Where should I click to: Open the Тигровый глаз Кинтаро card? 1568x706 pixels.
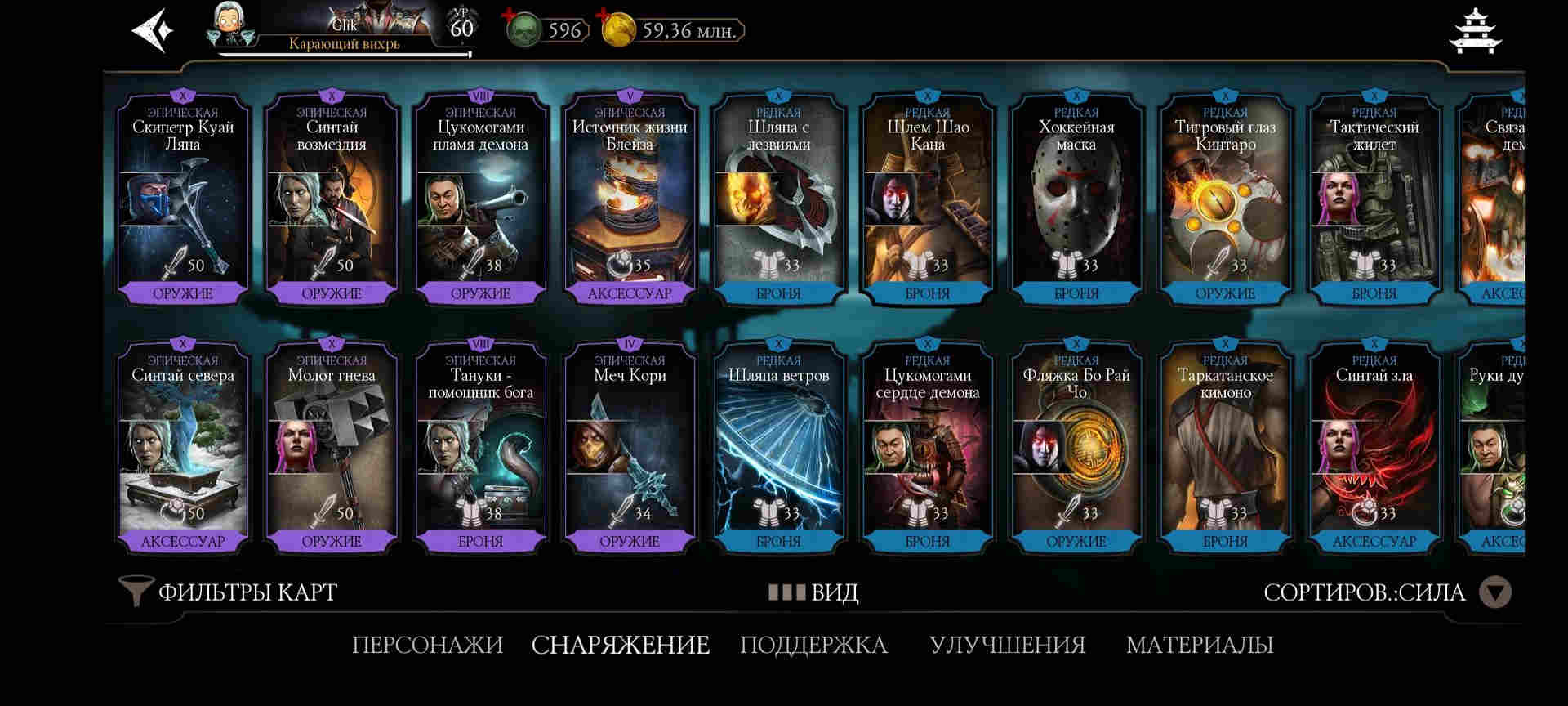[x=1225, y=200]
